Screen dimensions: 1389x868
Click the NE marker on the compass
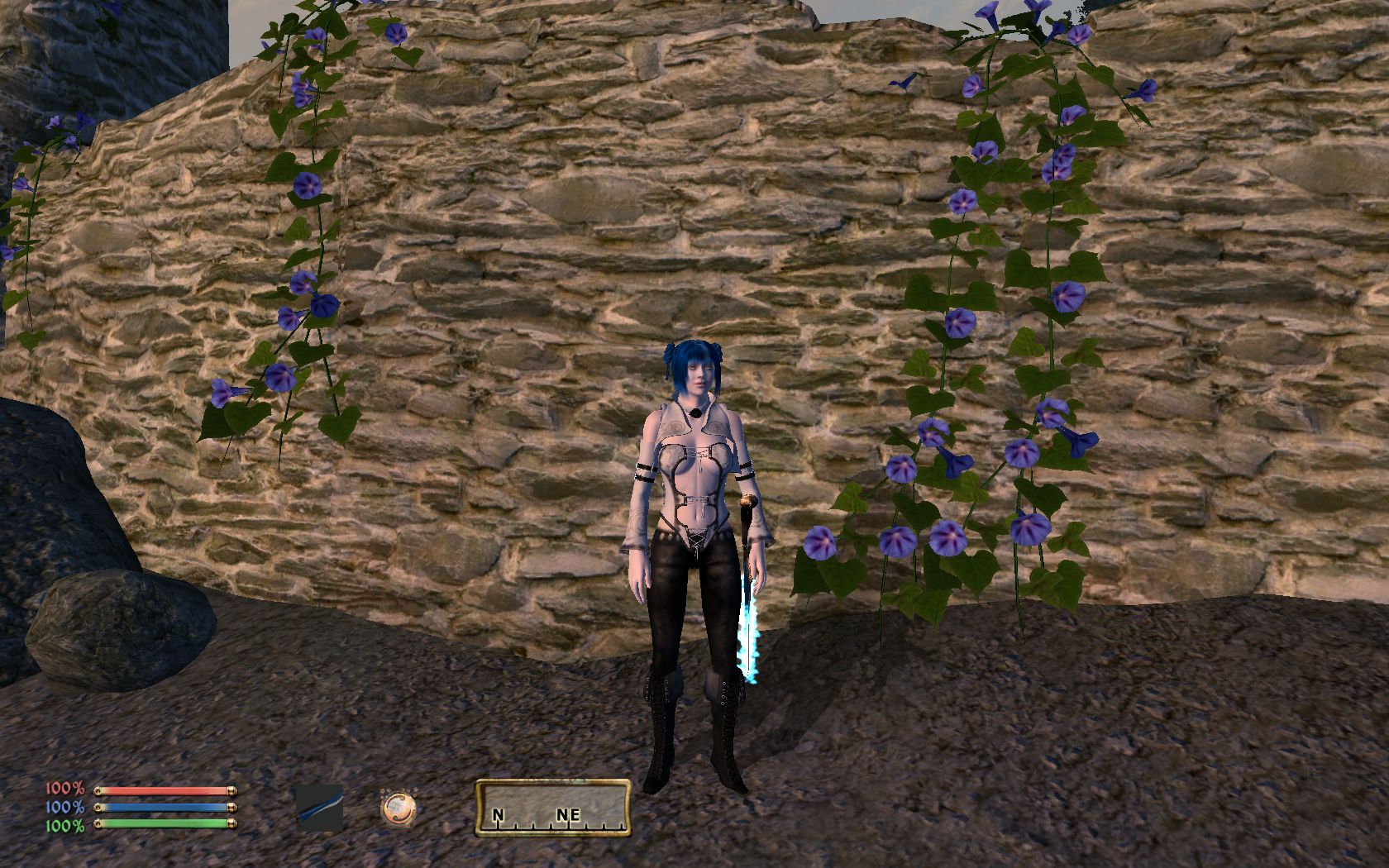pyautogui.click(x=566, y=814)
